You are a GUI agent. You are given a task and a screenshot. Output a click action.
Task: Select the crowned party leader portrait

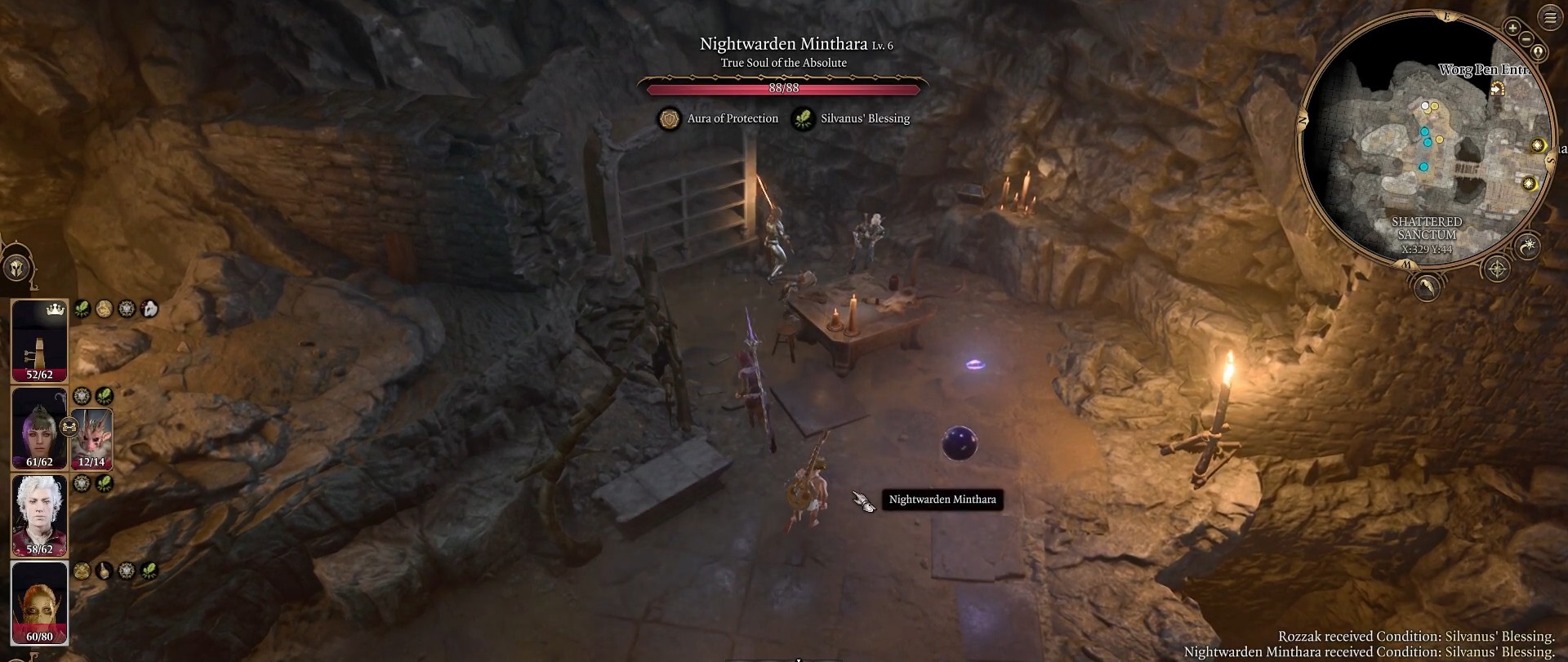tap(39, 340)
